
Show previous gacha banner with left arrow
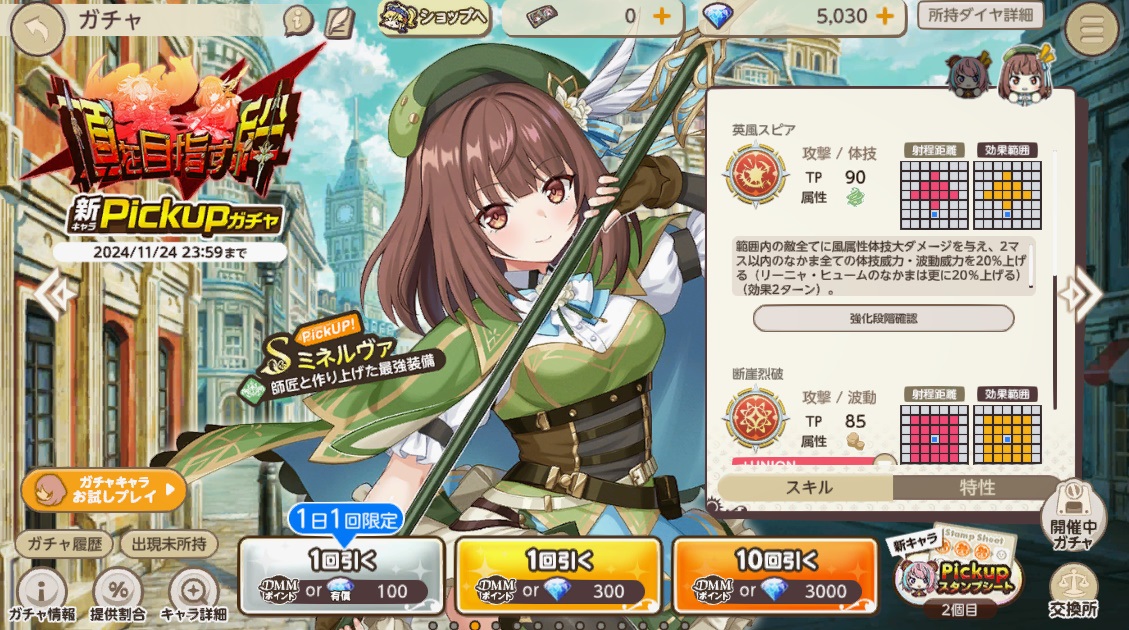(x=55, y=292)
